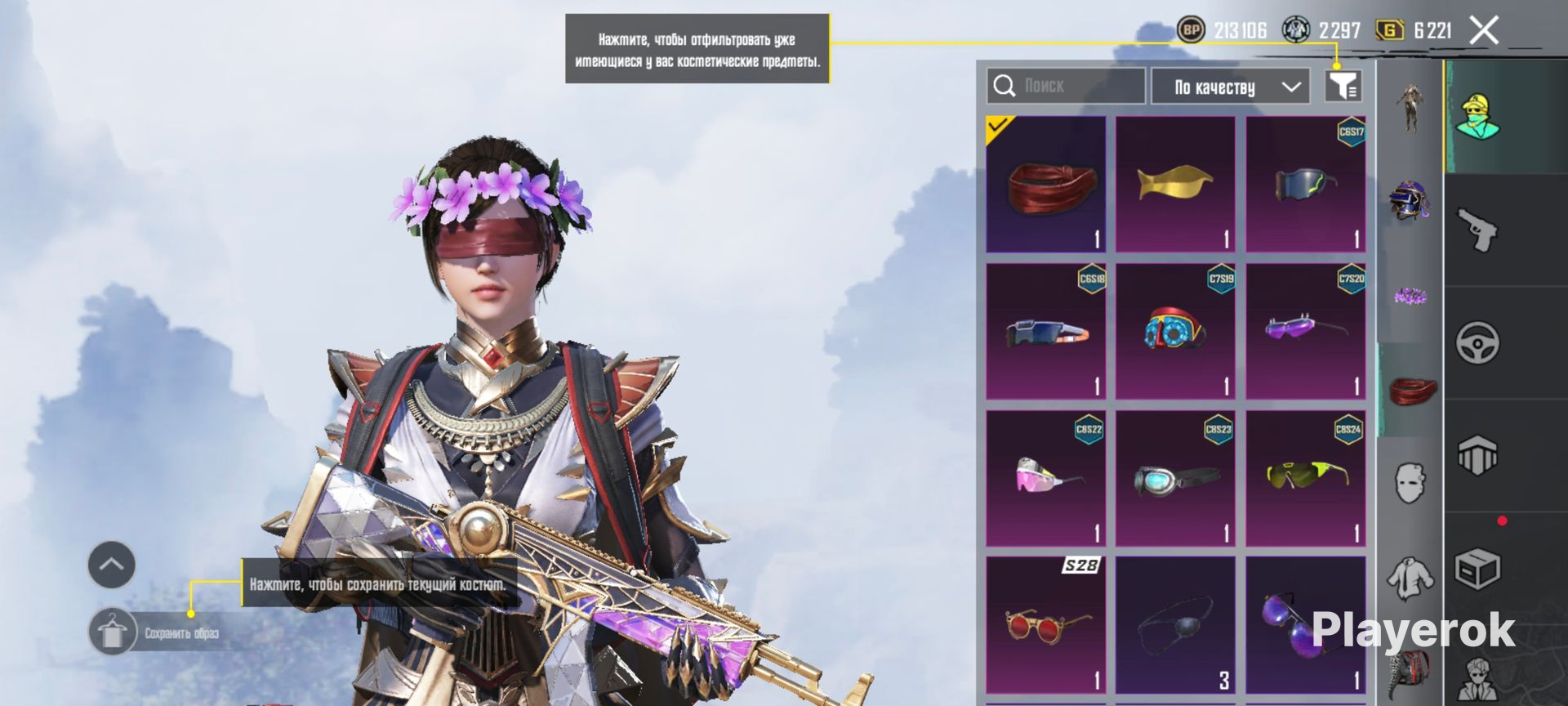This screenshot has height=706, width=1568.
Task: Expand the panel with the up arrow
Action: pos(112,565)
